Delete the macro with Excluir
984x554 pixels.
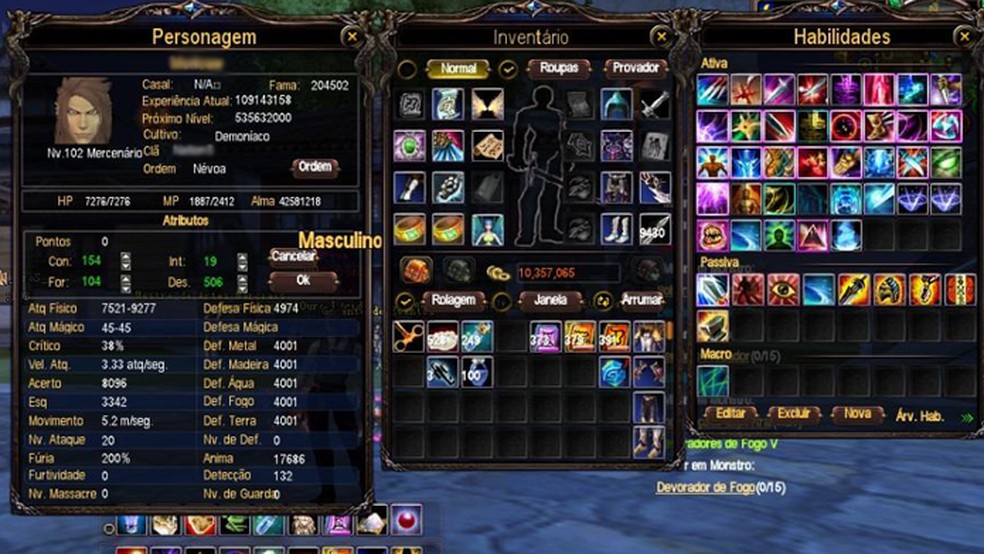[793, 413]
